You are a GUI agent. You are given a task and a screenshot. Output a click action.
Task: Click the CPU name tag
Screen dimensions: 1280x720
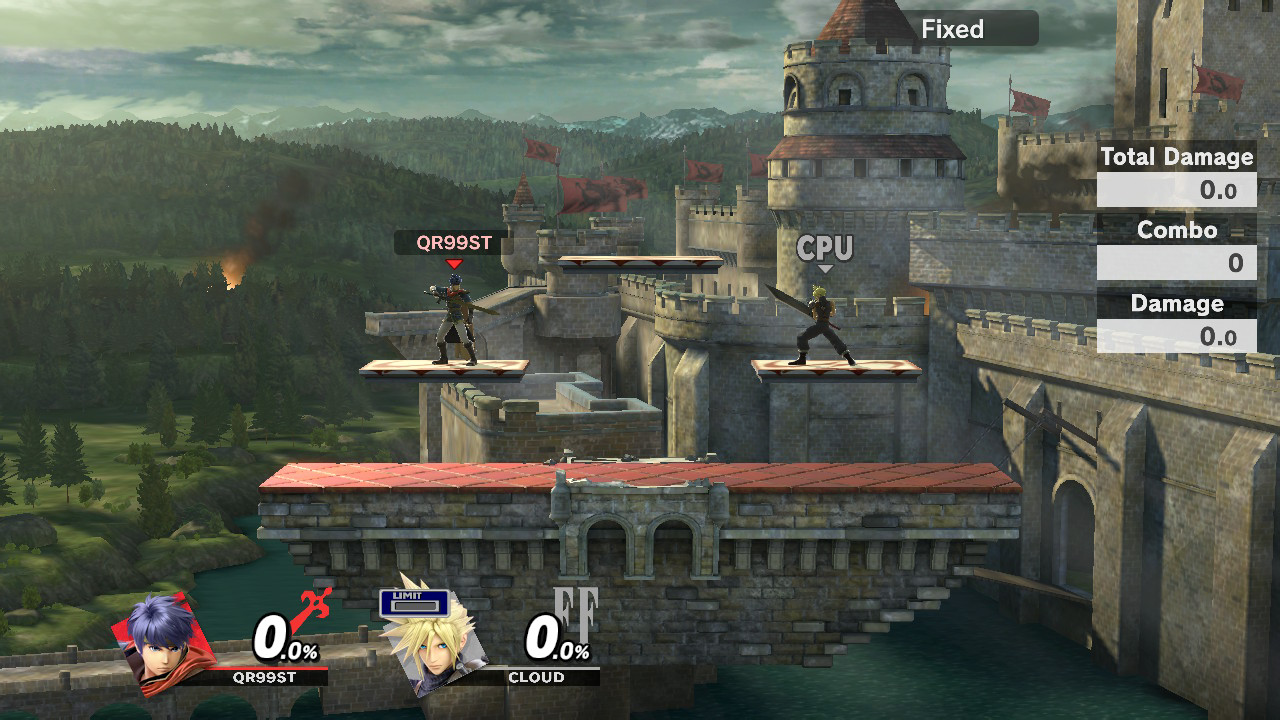point(823,247)
